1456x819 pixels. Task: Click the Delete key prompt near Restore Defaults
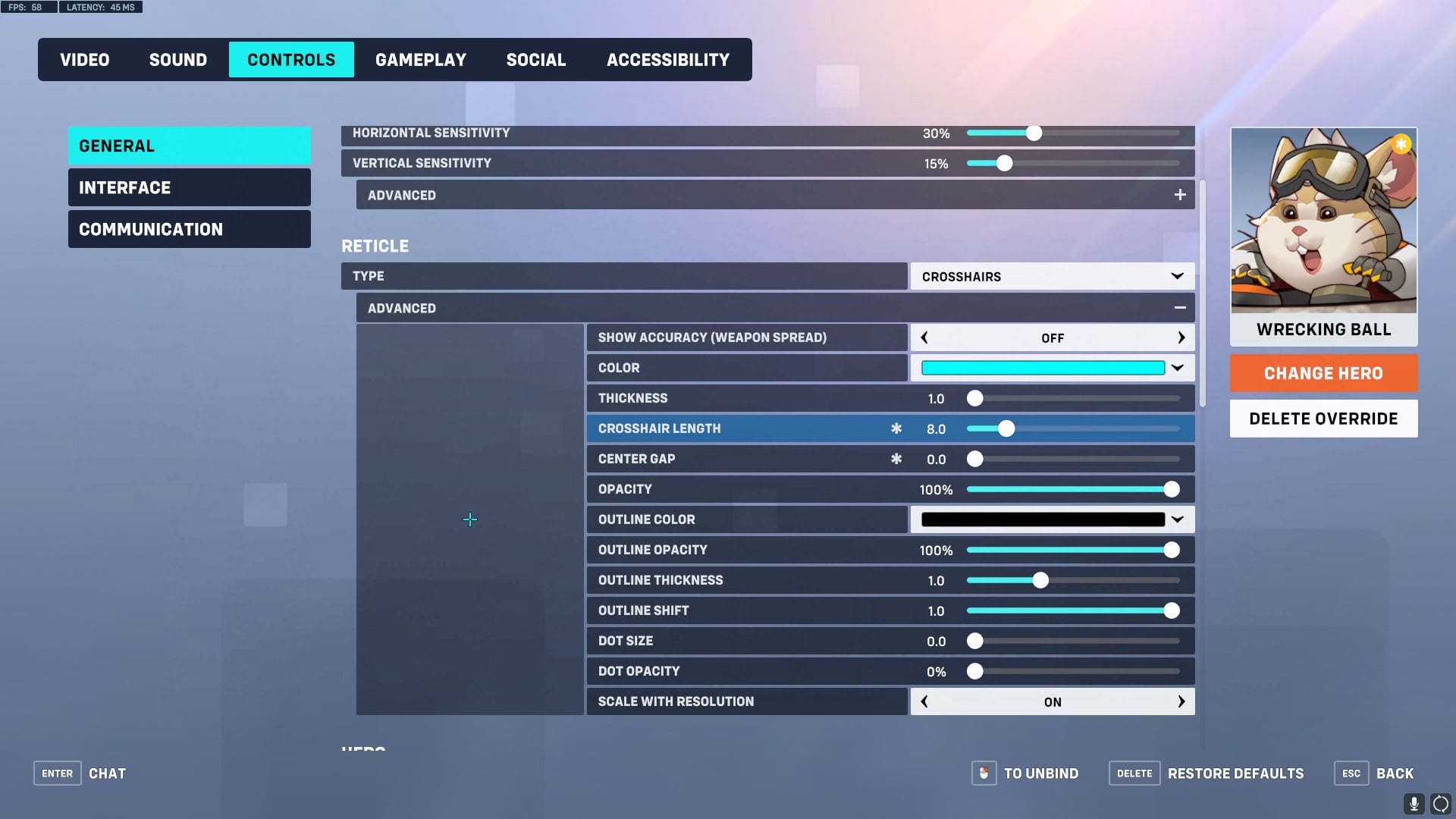[x=1134, y=773]
